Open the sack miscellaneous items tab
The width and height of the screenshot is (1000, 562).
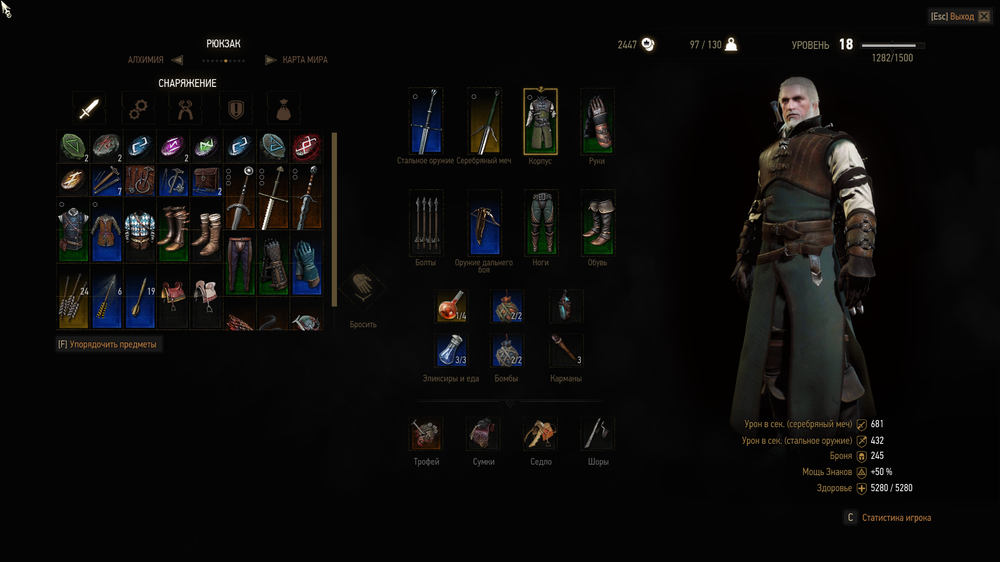coord(284,108)
